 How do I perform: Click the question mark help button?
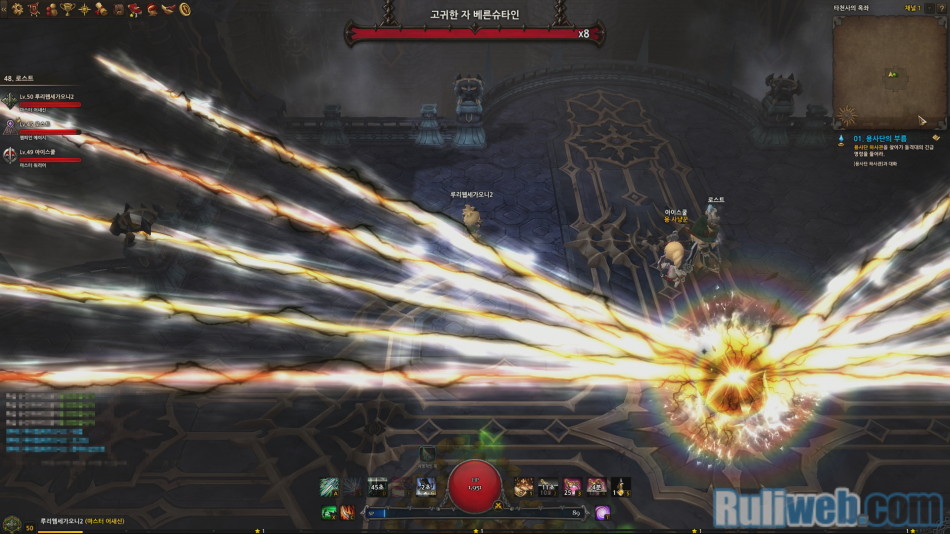pos(943,7)
